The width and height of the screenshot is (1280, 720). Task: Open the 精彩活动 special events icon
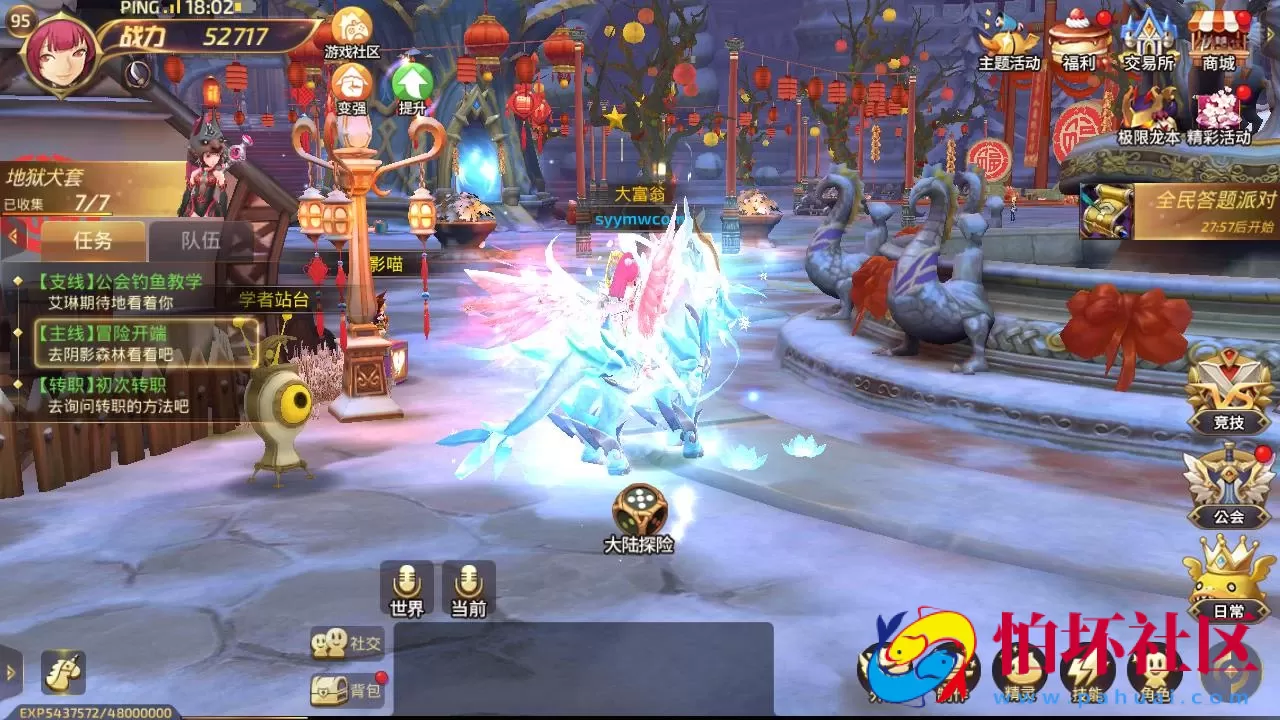pyautogui.click(x=1218, y=115)
